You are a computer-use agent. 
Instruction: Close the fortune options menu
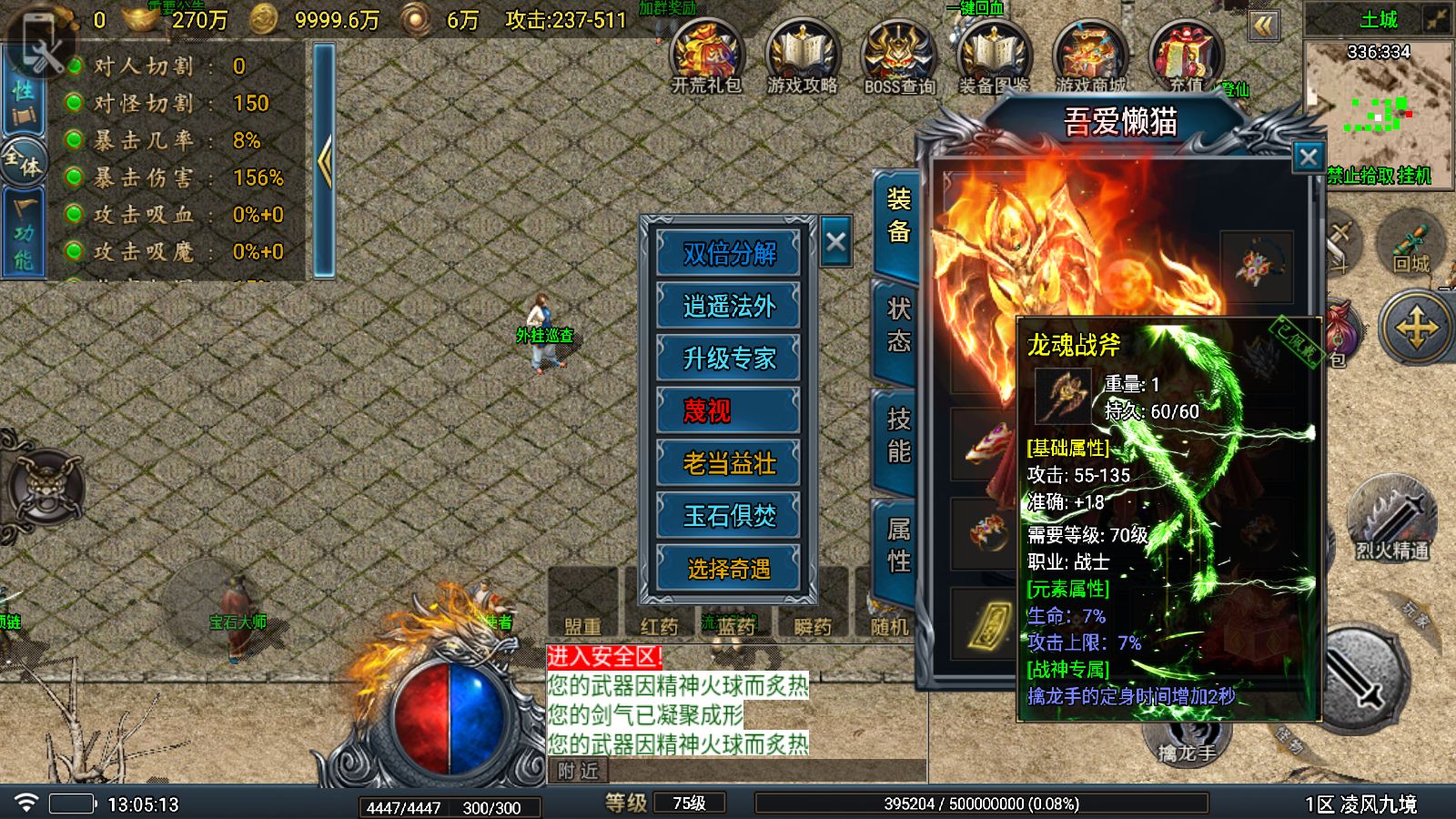[x=835, y=242]
